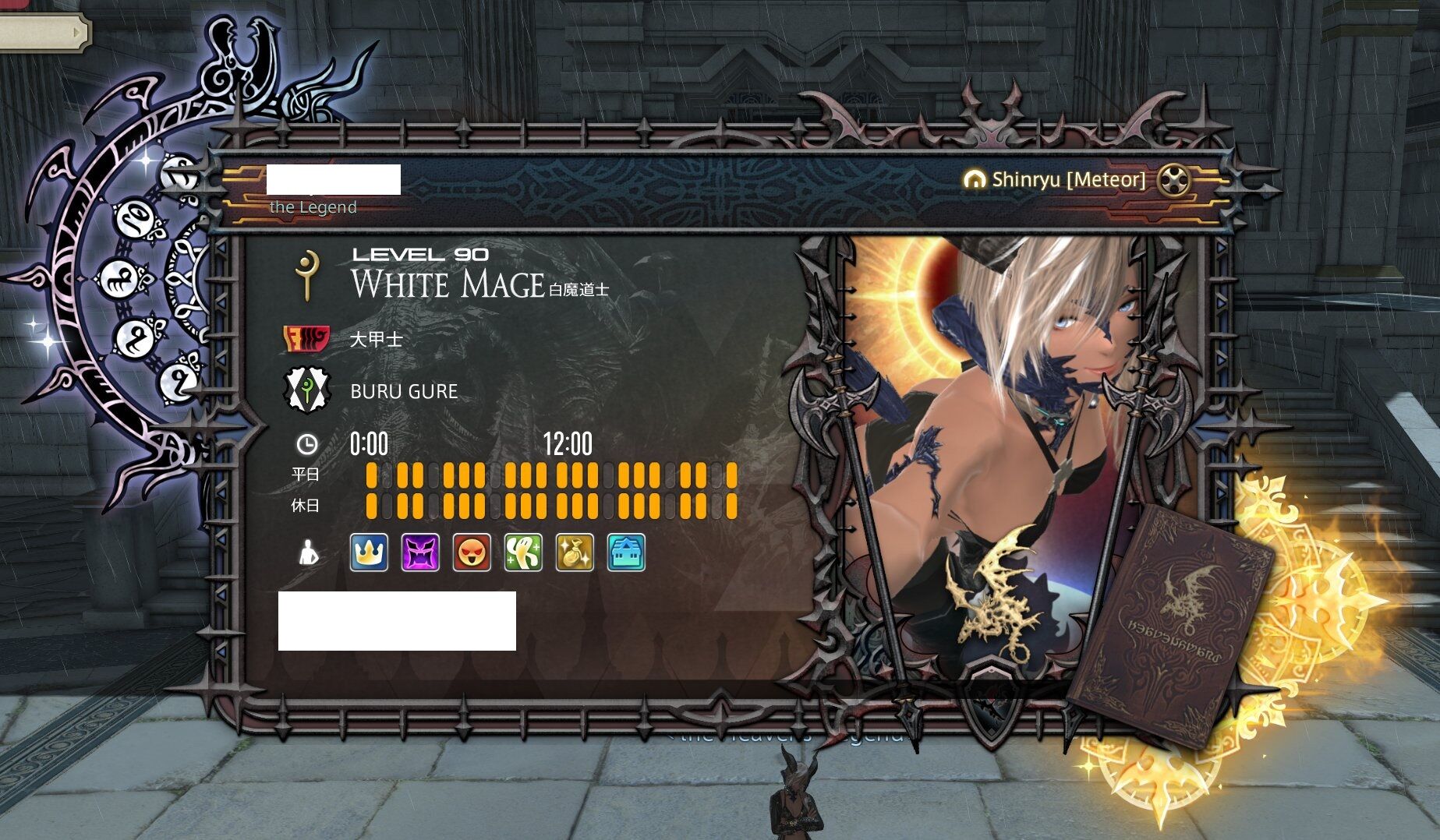Click the BURU GURE free company crest
Viewport: 1440px width, 840px height.
(309, 390)
